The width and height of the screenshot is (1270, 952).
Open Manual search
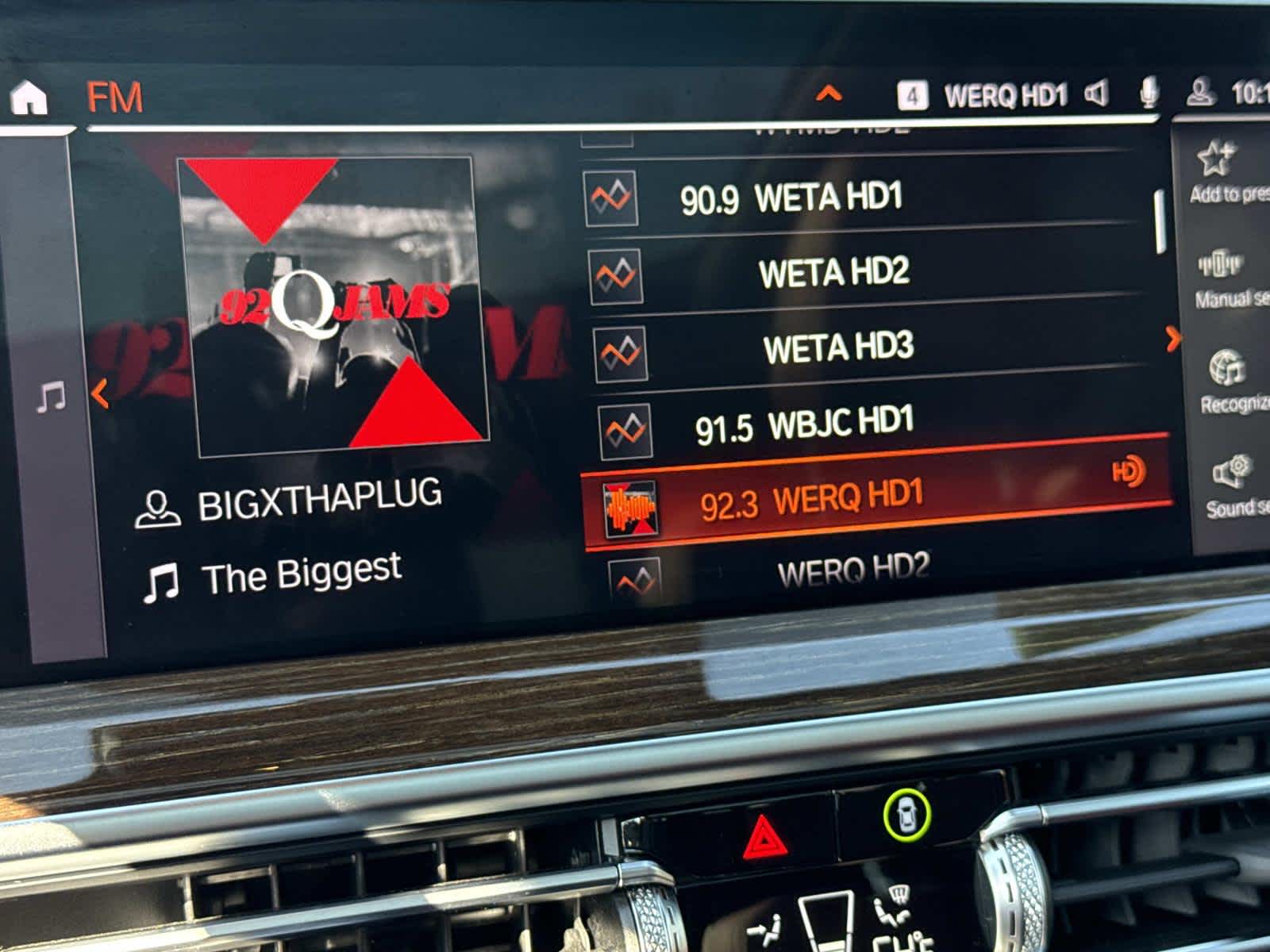point(1226,278)
